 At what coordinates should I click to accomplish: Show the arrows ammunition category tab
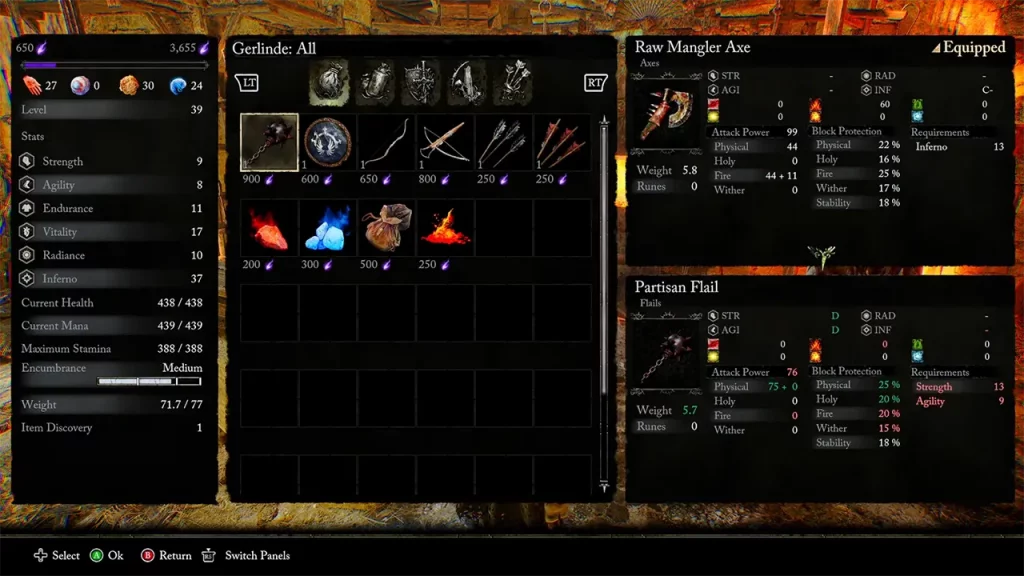514,83
